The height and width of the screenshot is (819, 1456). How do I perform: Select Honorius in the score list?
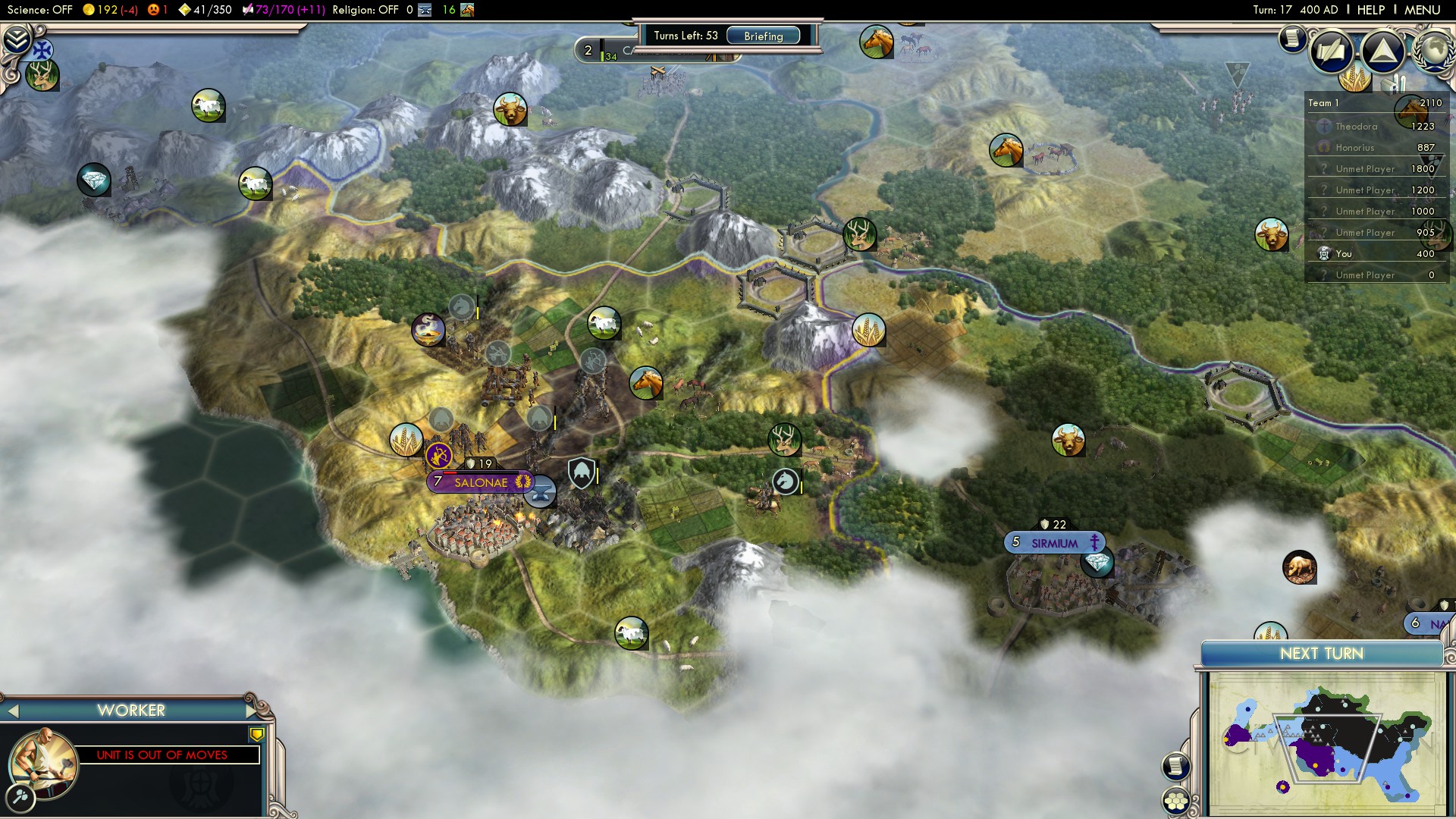coord(1354,148)
